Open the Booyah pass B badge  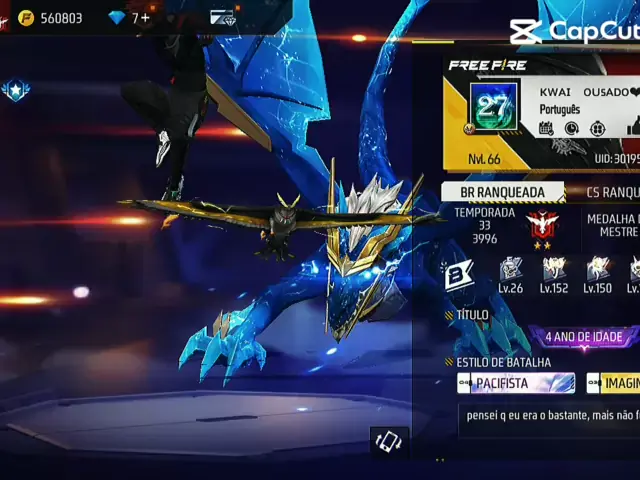pos(459,275)
